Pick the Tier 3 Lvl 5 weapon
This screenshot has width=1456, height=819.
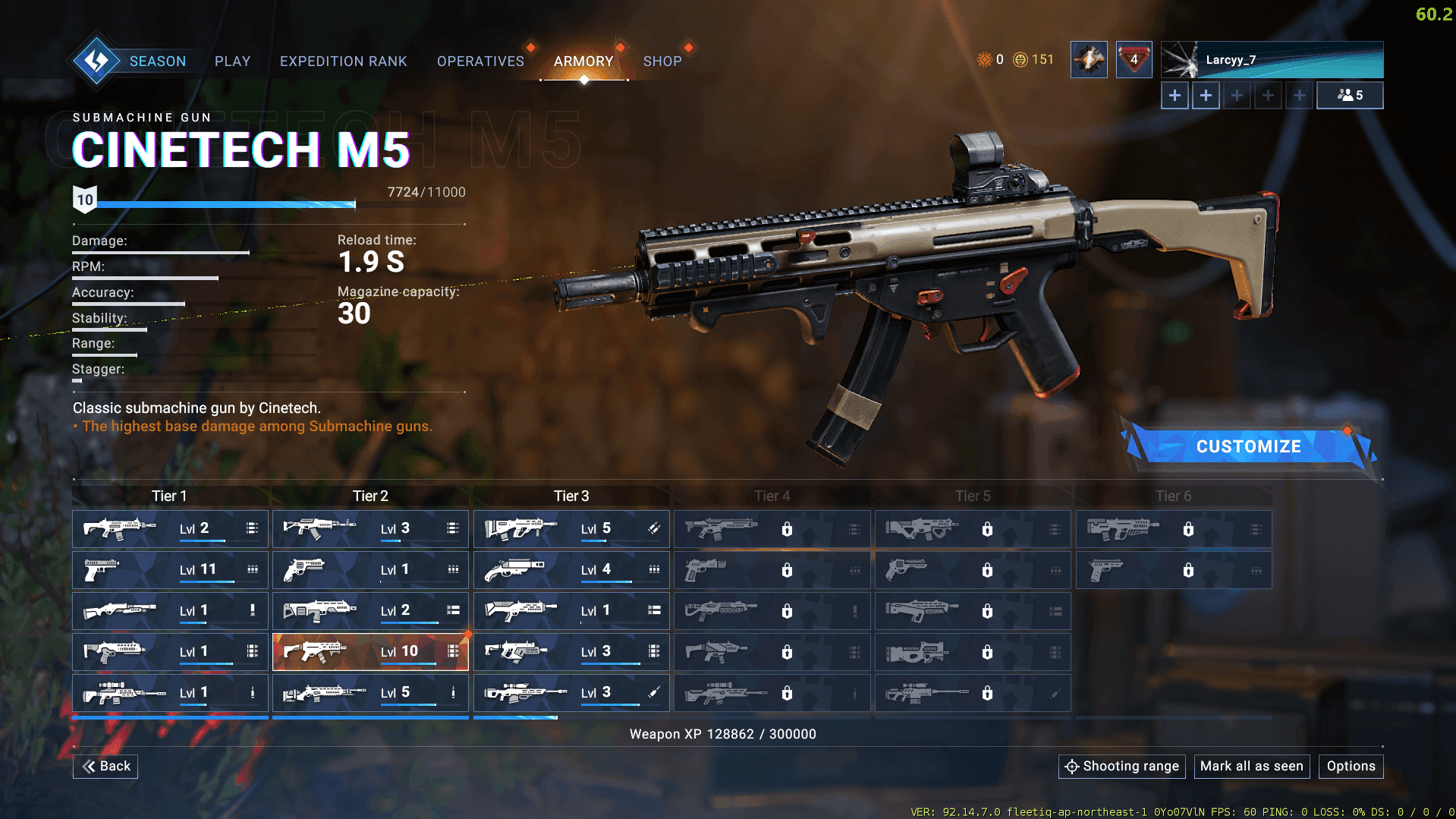pyautogui.click(x=571, y=528)
